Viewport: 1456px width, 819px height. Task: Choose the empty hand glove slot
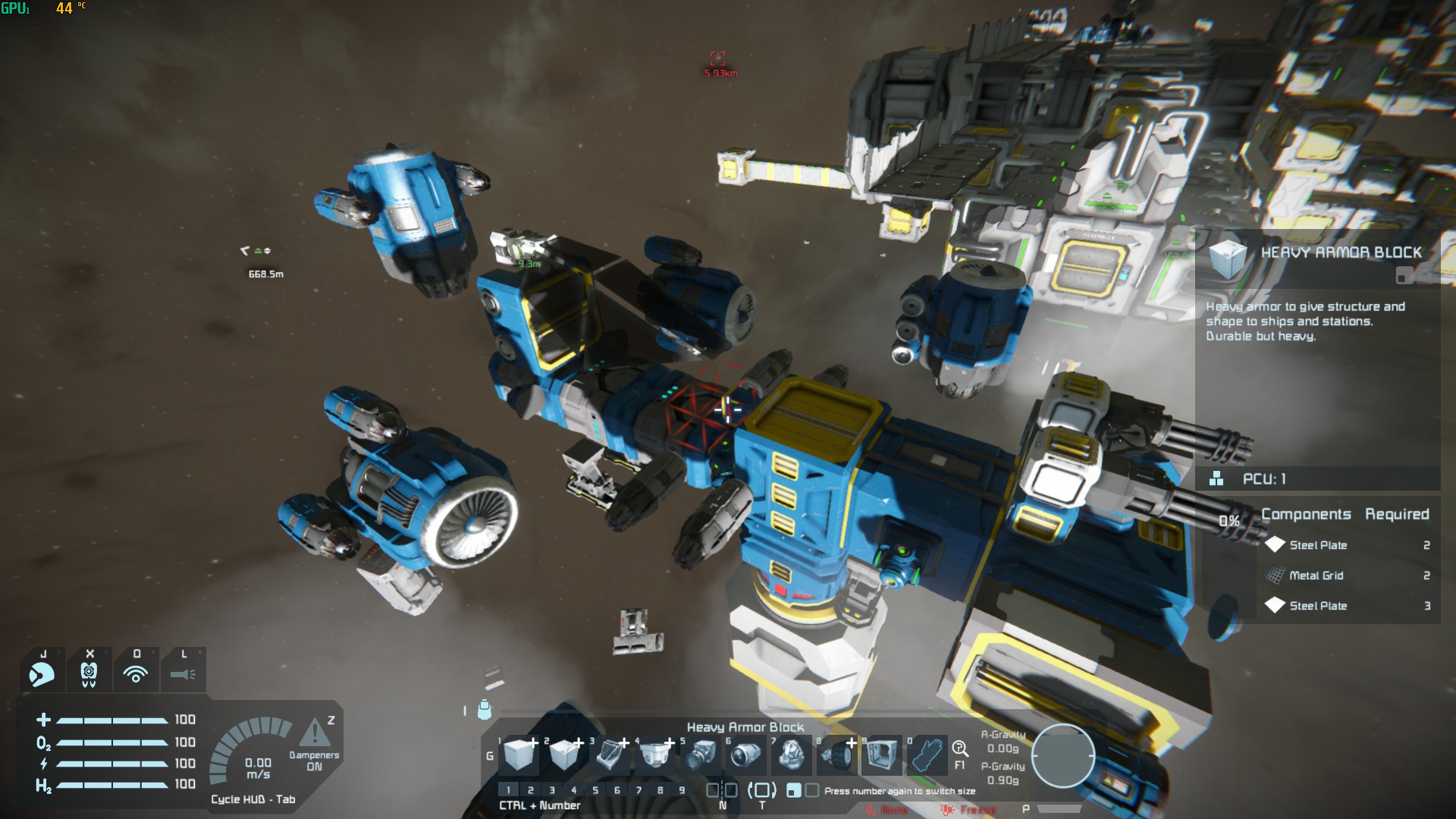(927, 755)
